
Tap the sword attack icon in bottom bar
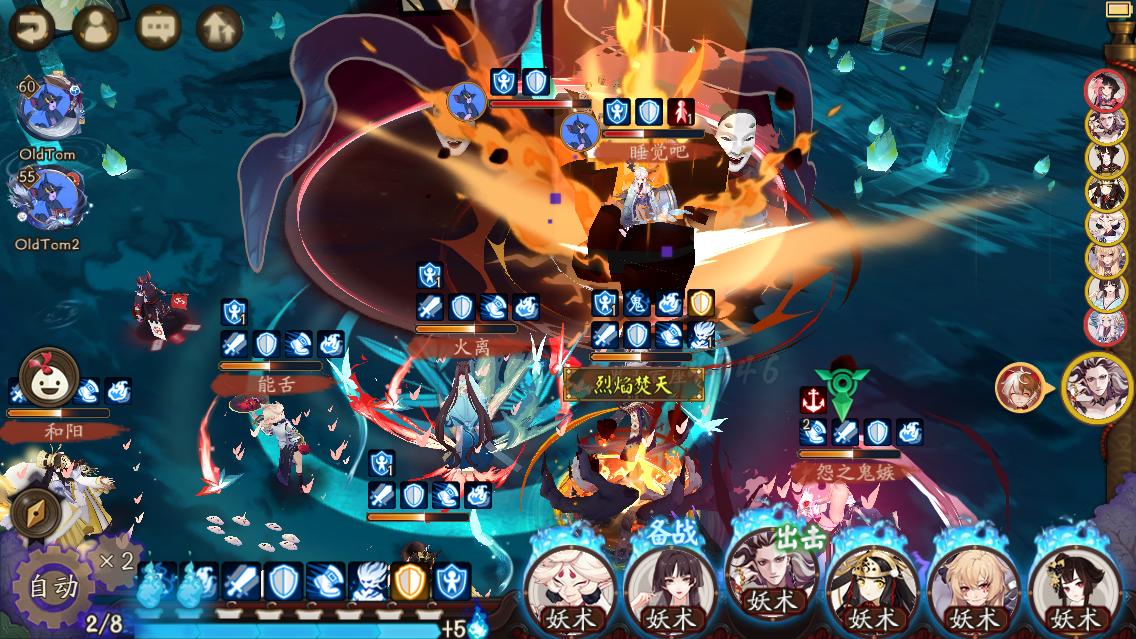tap(241, 581)
